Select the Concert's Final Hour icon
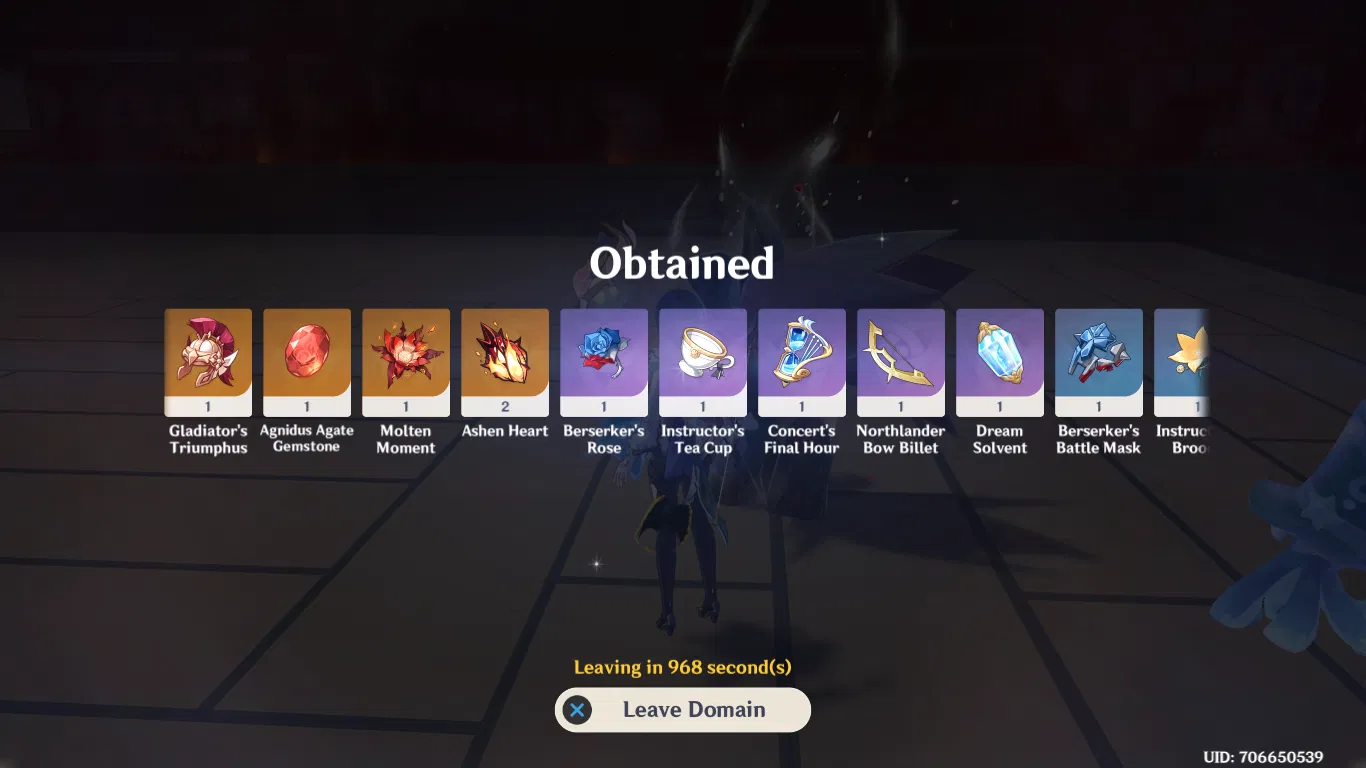 (802, 360)
